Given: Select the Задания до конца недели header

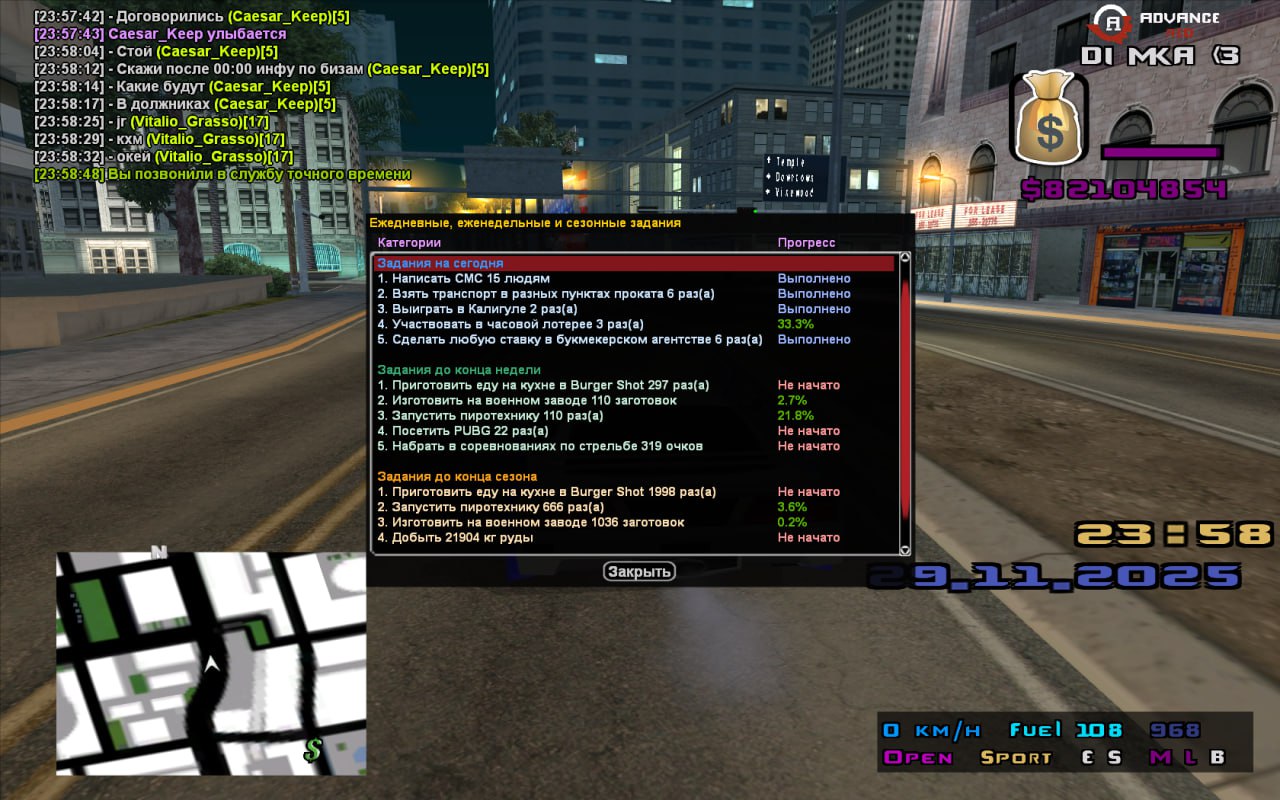Looking at the screenshot, I should pyautogui.click(x=459, y=370).
